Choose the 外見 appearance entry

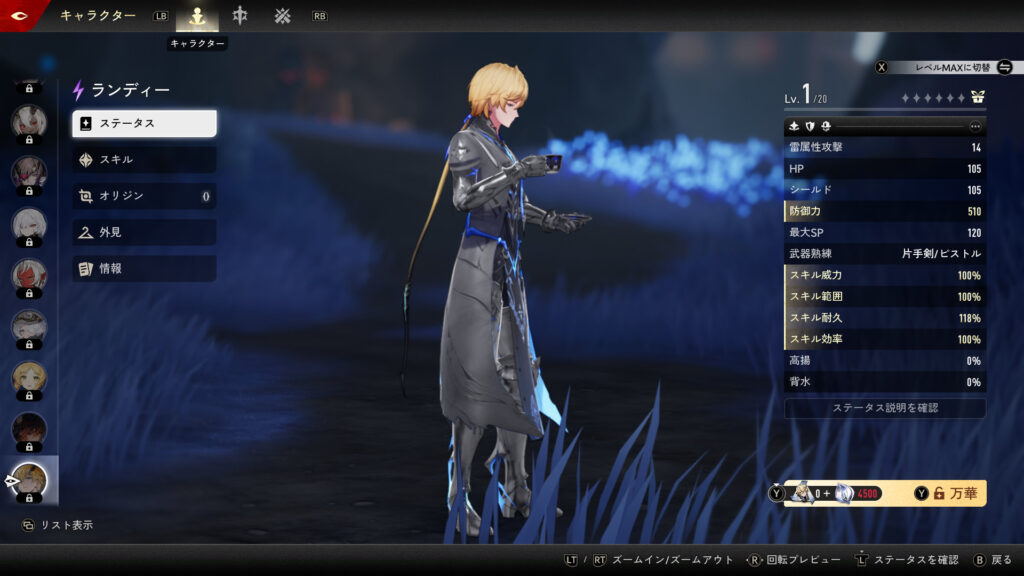[x=144, y=232]
